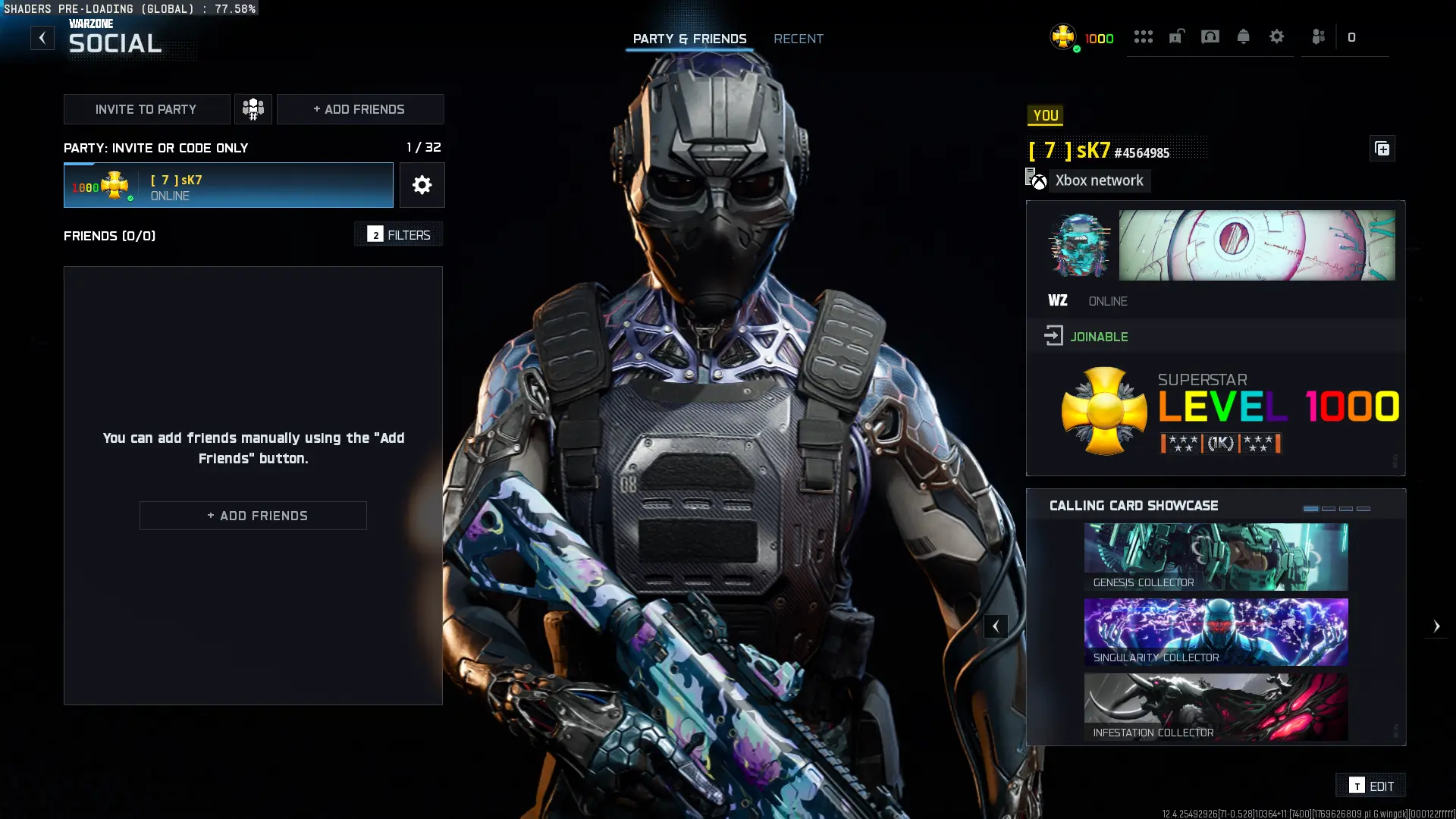Open the game settings gear icon
Image resolution: width=1456 pixels, height=819 pixels.
click(x=1277, y=36)
